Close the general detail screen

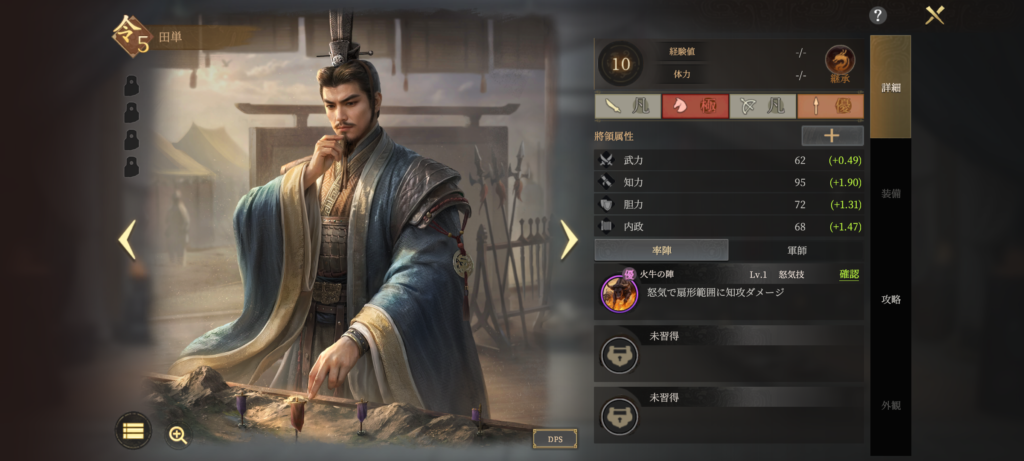[x=935, y=15]
